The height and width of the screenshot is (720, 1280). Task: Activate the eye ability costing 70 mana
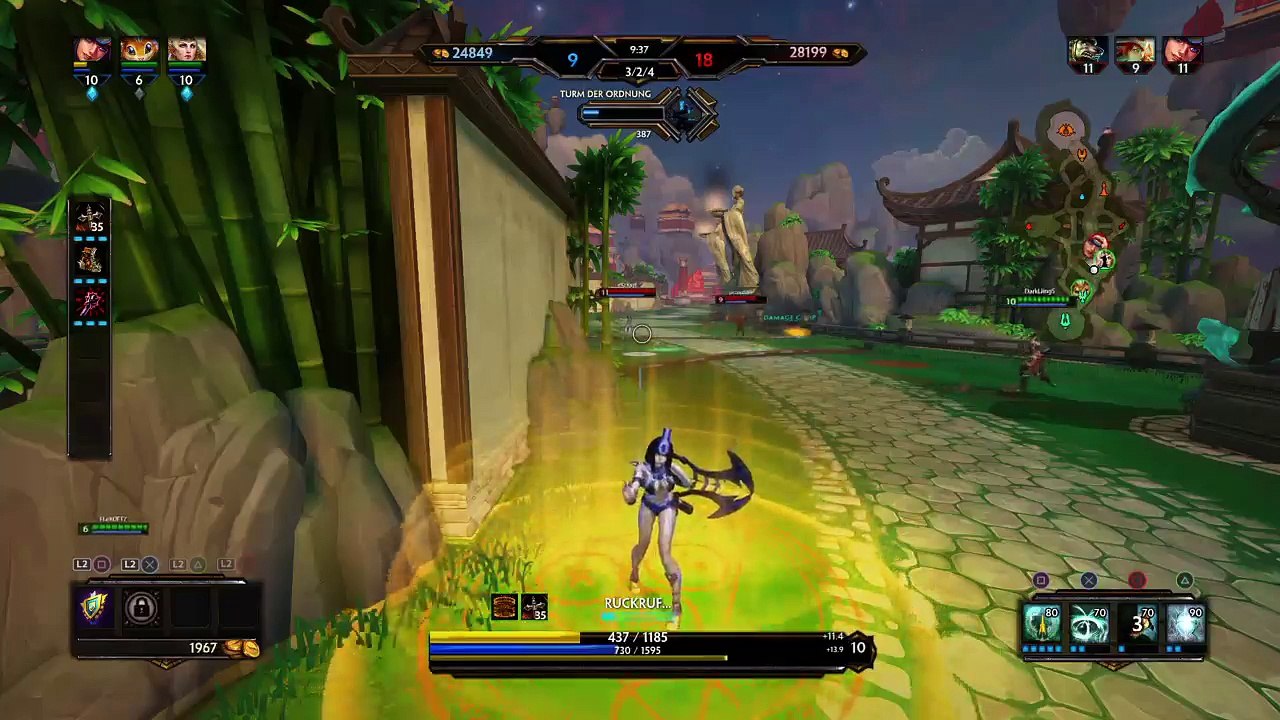[1089, 624]
